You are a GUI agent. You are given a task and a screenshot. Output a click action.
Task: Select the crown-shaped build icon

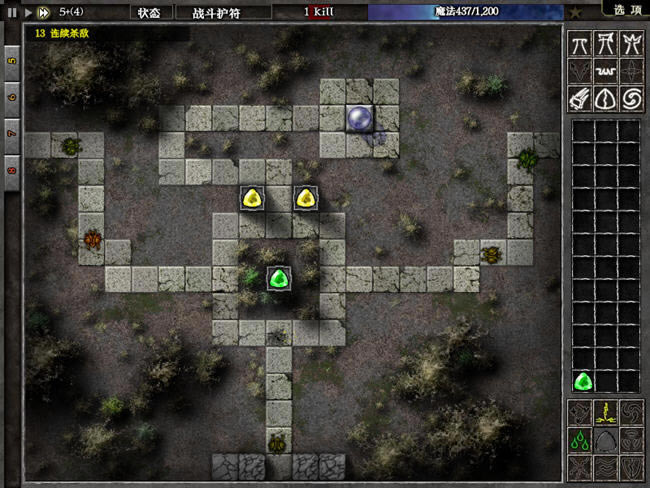tap(631, 43)
